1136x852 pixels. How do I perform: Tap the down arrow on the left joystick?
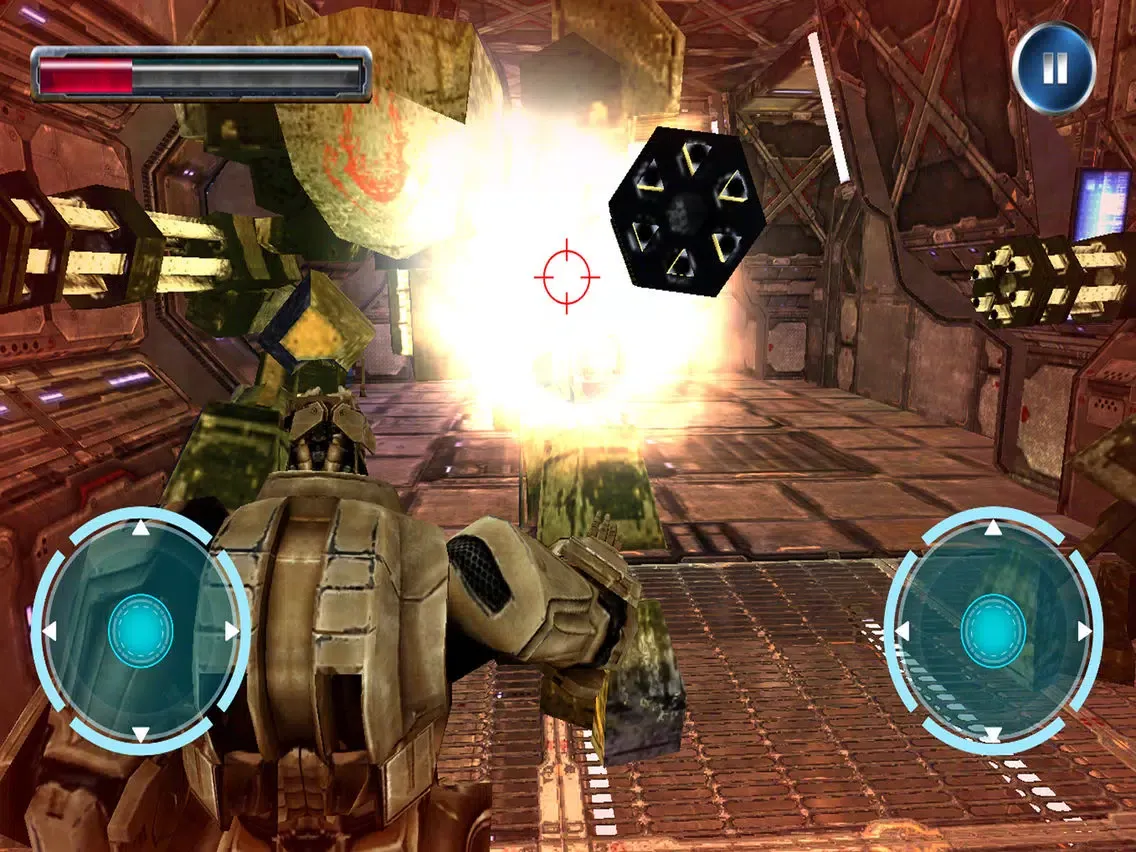(141, 735)
